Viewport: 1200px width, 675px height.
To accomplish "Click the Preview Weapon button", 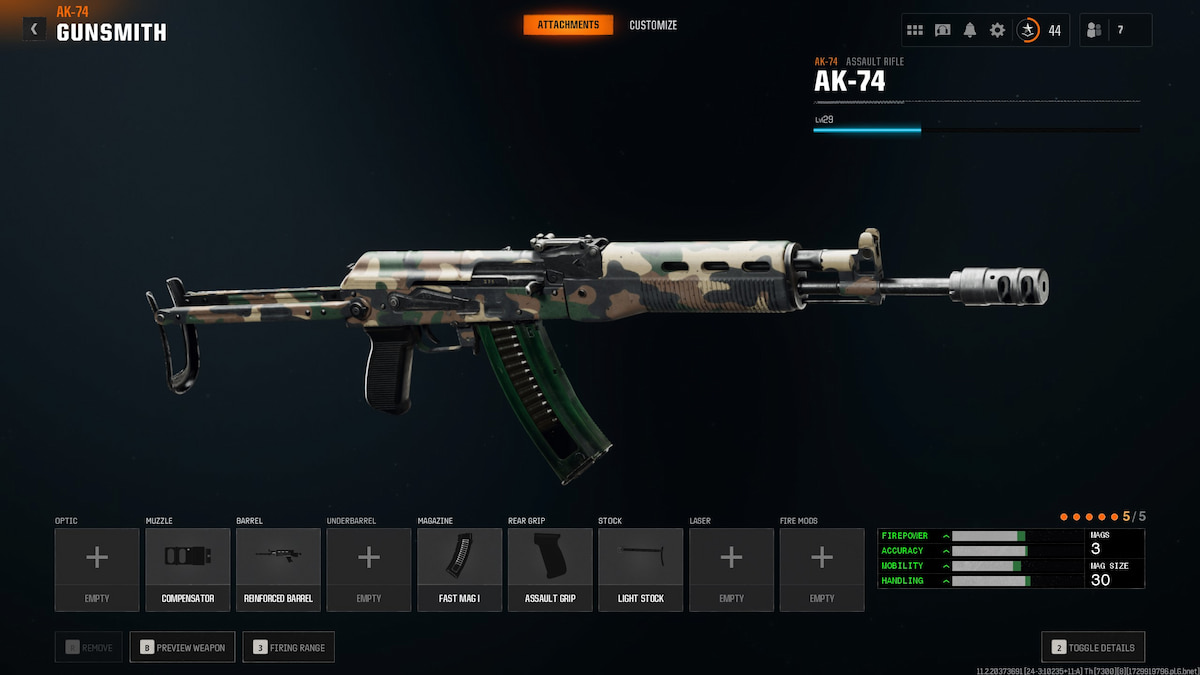I will pos(182,648).
